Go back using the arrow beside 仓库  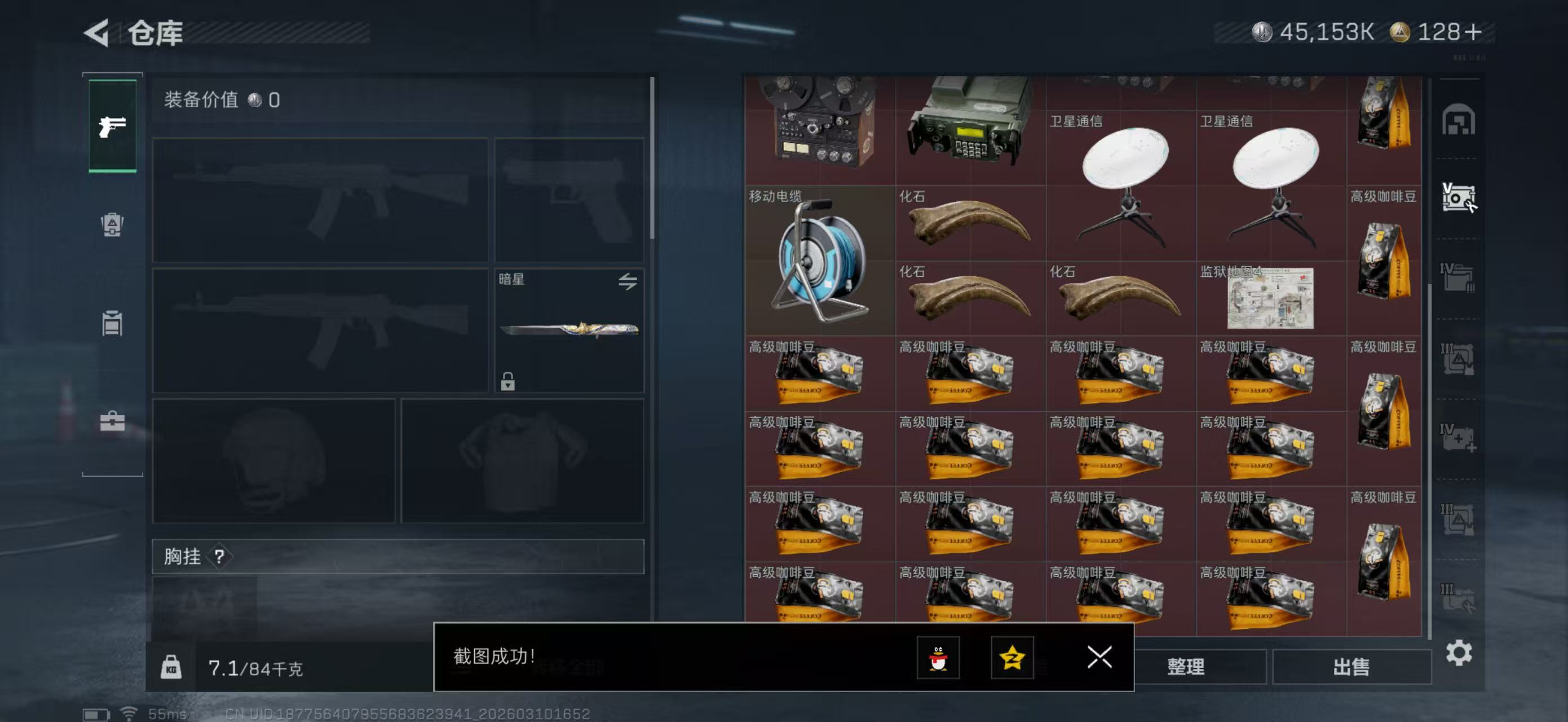click(x=98, y=32)
